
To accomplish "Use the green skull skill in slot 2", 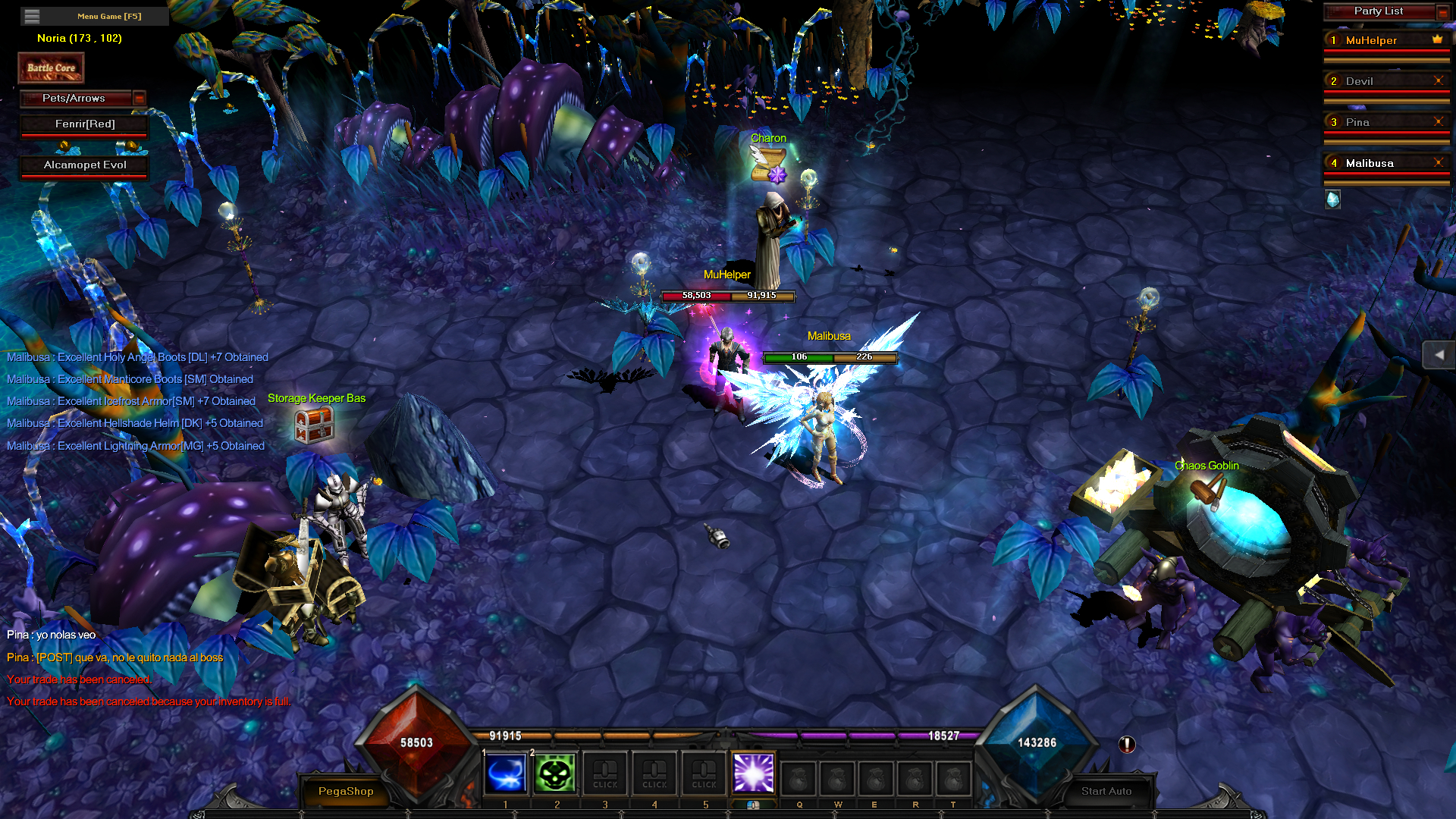I will [x=555, y=774].
